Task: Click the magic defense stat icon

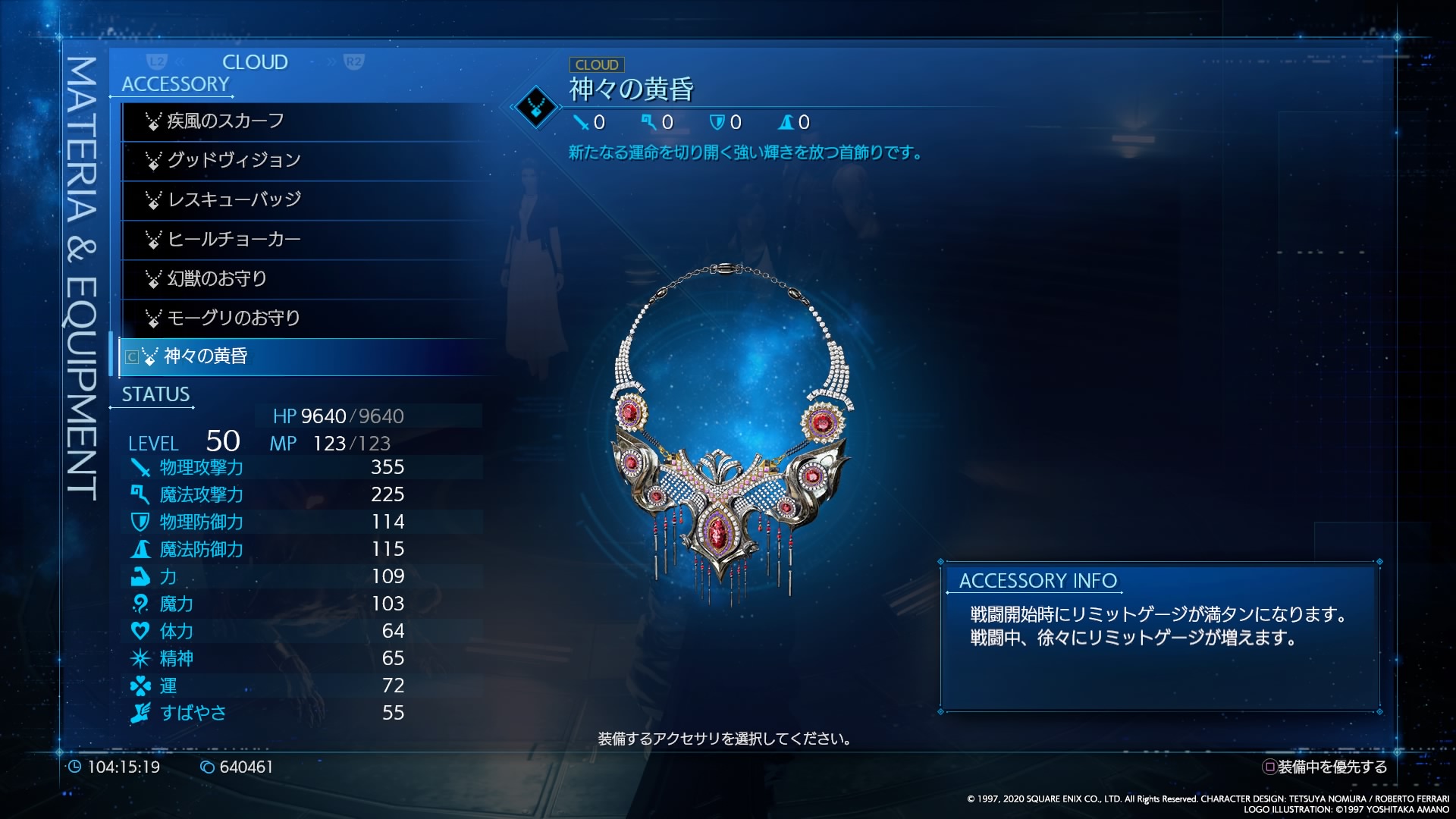Action: pyautogui.click(x=141, y=550)
